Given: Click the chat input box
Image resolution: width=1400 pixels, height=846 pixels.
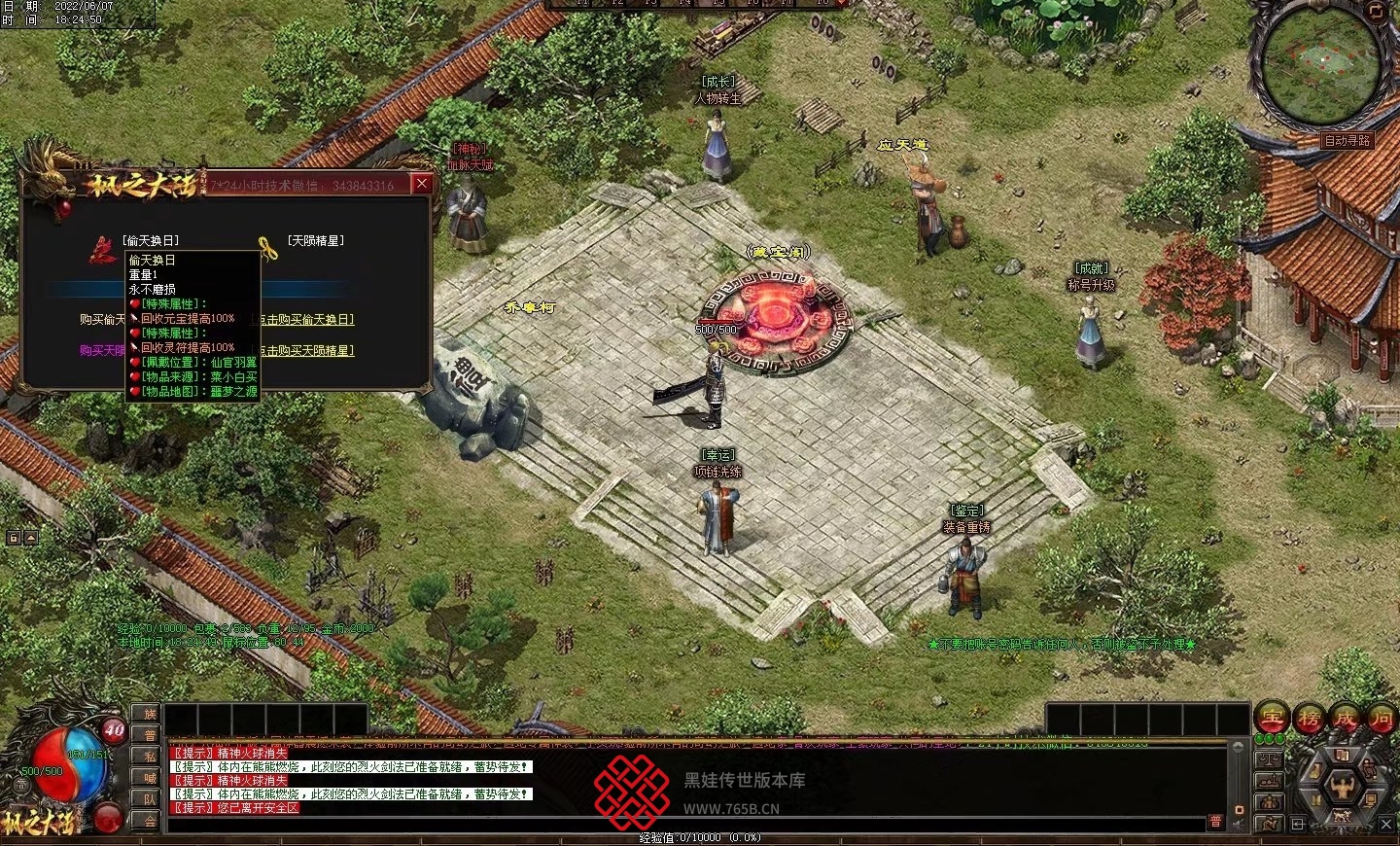Looking at the screenshot, I should (x=681, y=824).
